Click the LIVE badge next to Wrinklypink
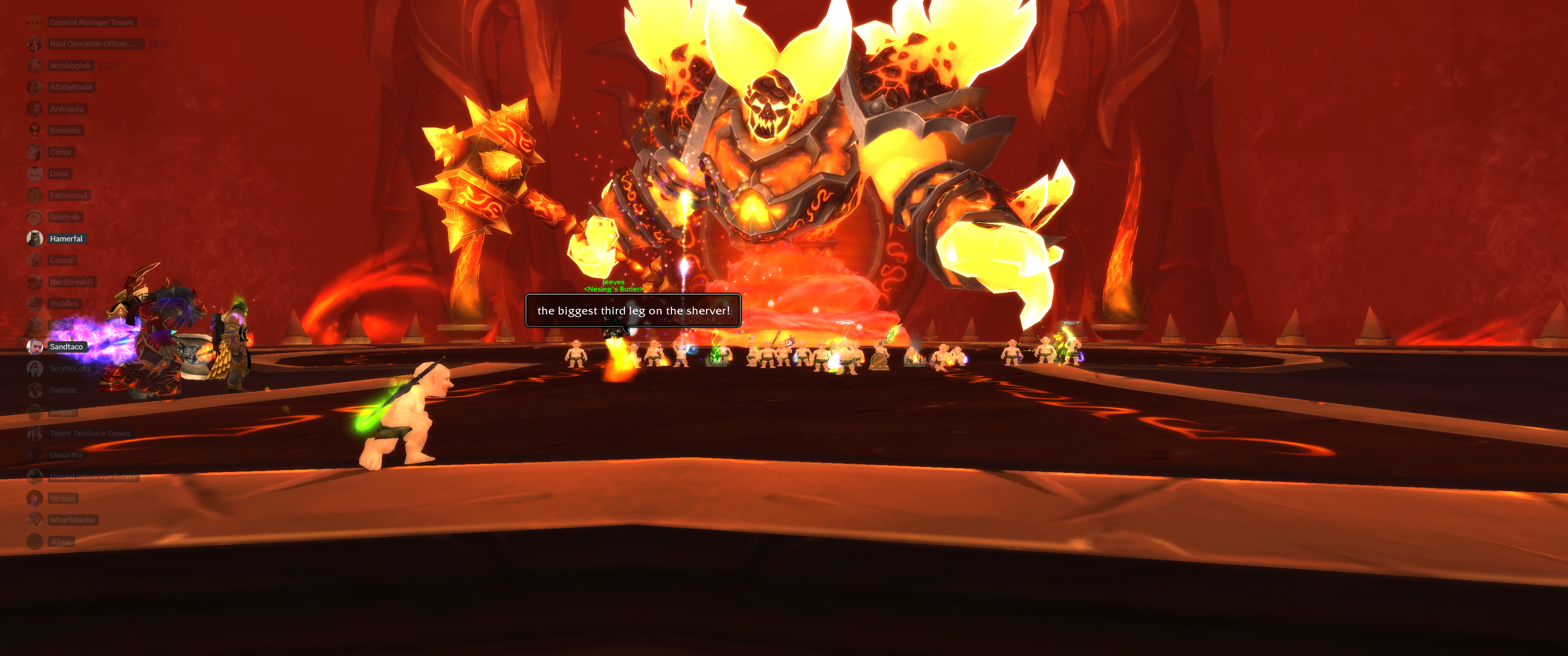1568x656 pixels. tap(109, 65)
